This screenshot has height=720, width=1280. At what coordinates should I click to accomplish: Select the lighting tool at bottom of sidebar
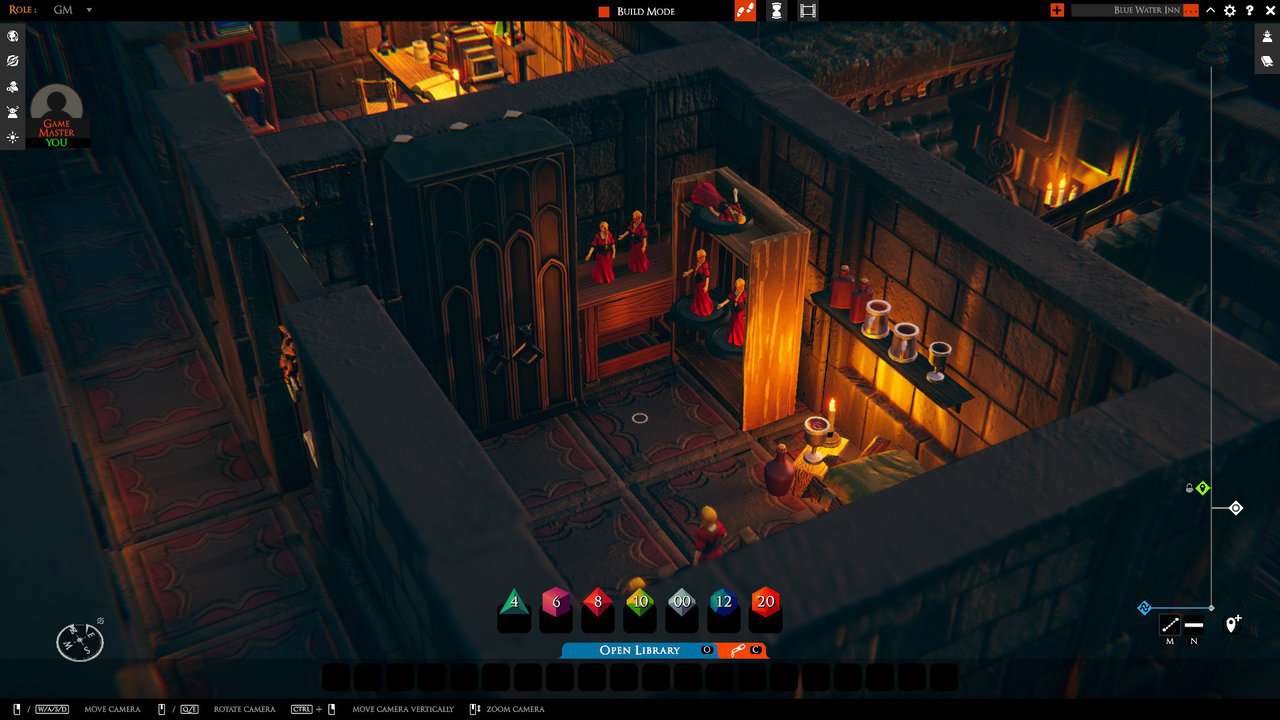tap(12, 137)
